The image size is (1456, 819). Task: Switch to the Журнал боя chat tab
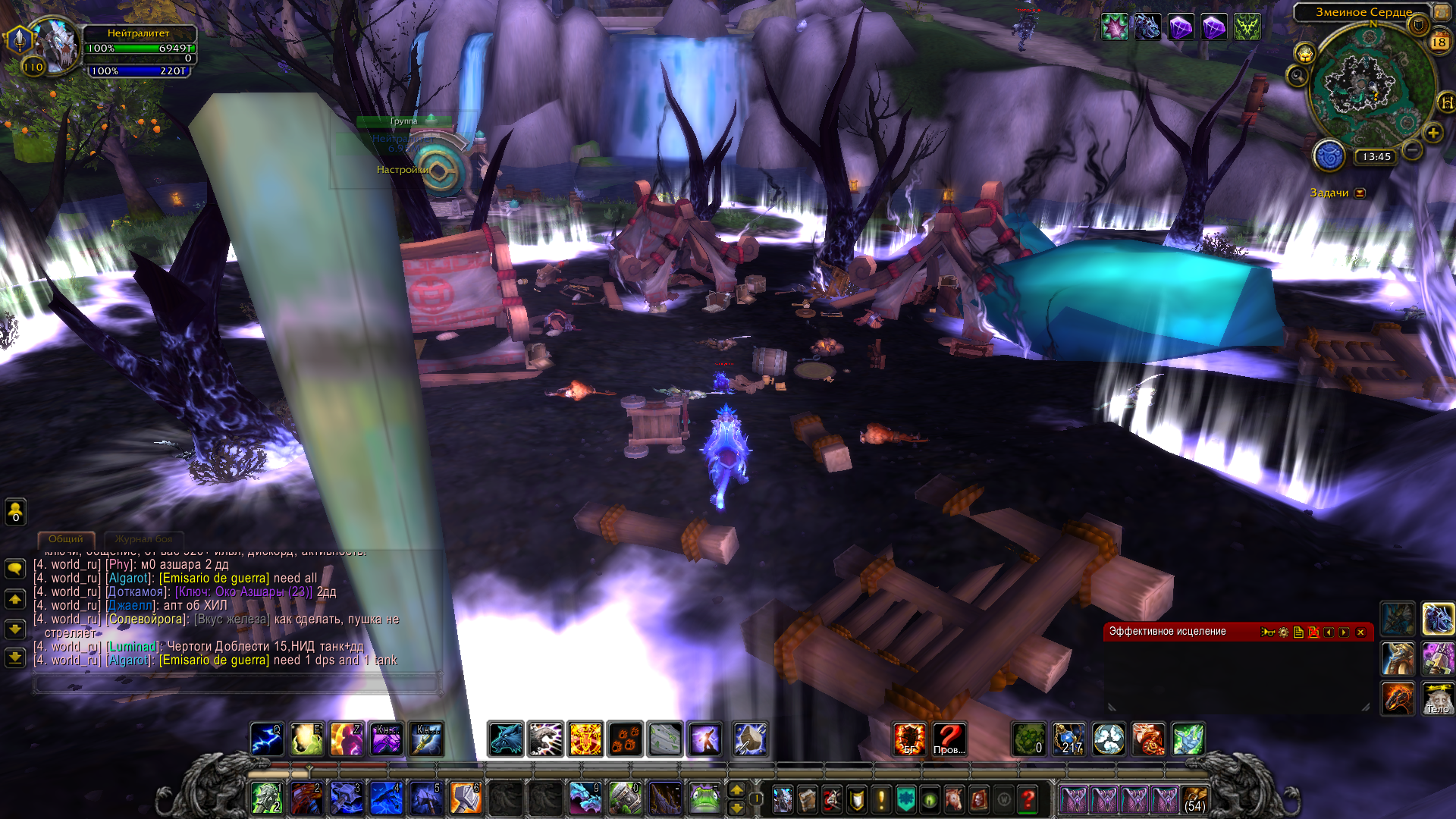[x=143, y=539]
